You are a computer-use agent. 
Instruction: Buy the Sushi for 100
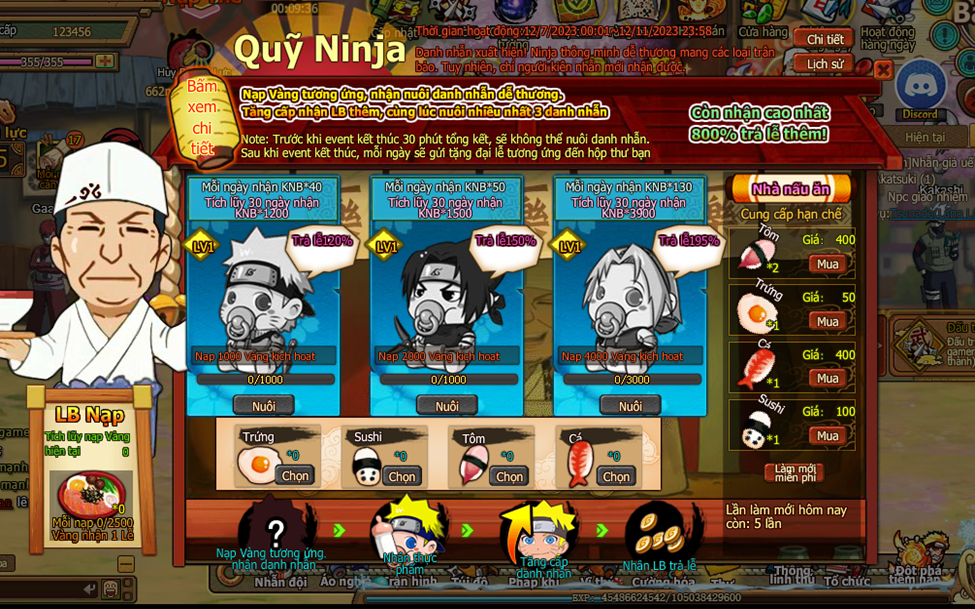click(828, 435)
